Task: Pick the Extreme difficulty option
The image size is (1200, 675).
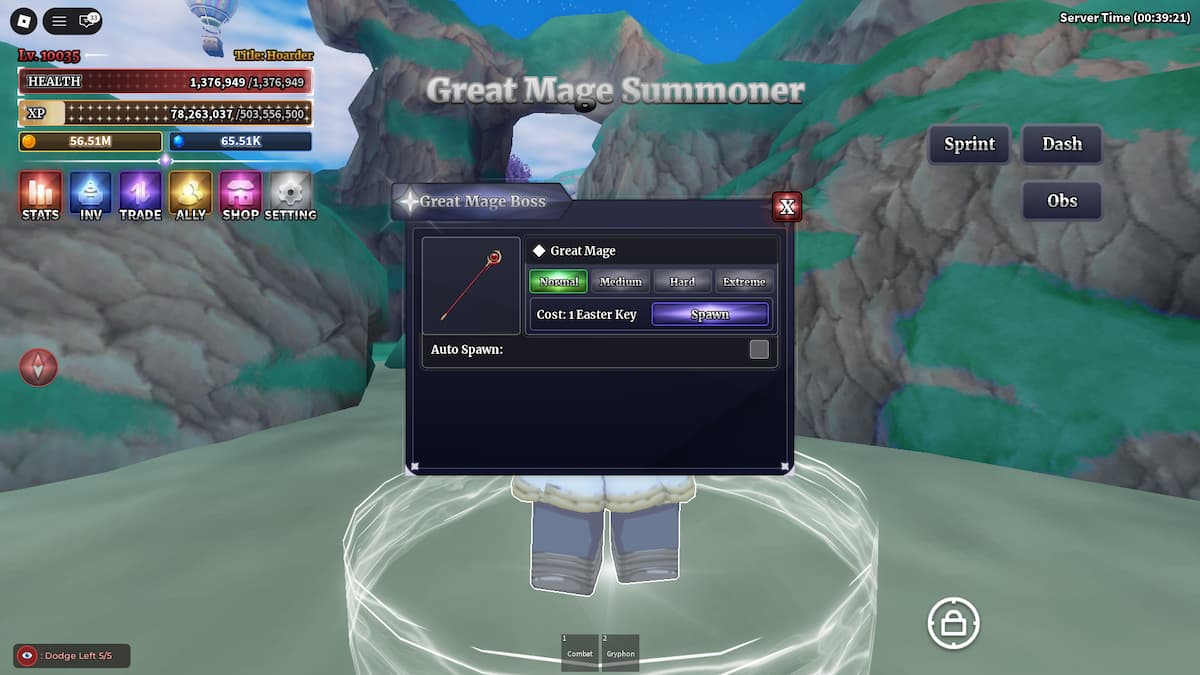Action: (744, 281)
